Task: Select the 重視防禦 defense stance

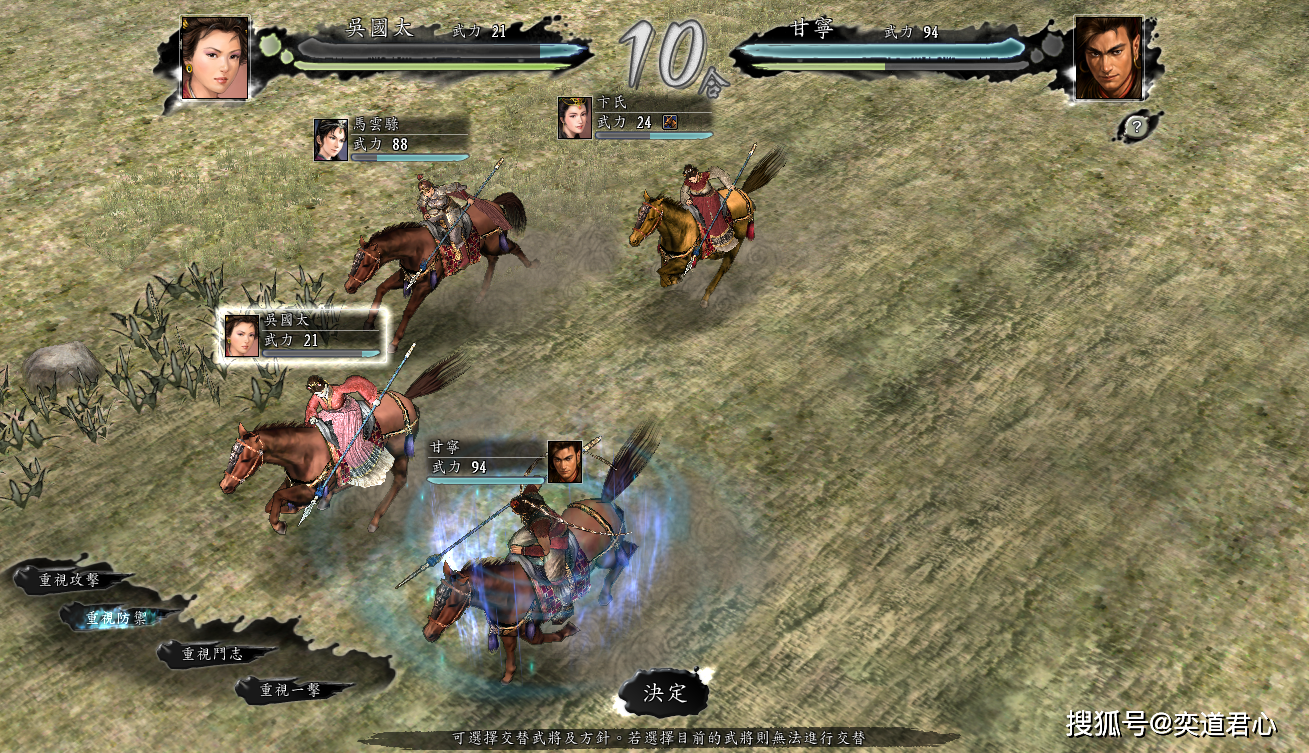Action: tap(117, 618)
